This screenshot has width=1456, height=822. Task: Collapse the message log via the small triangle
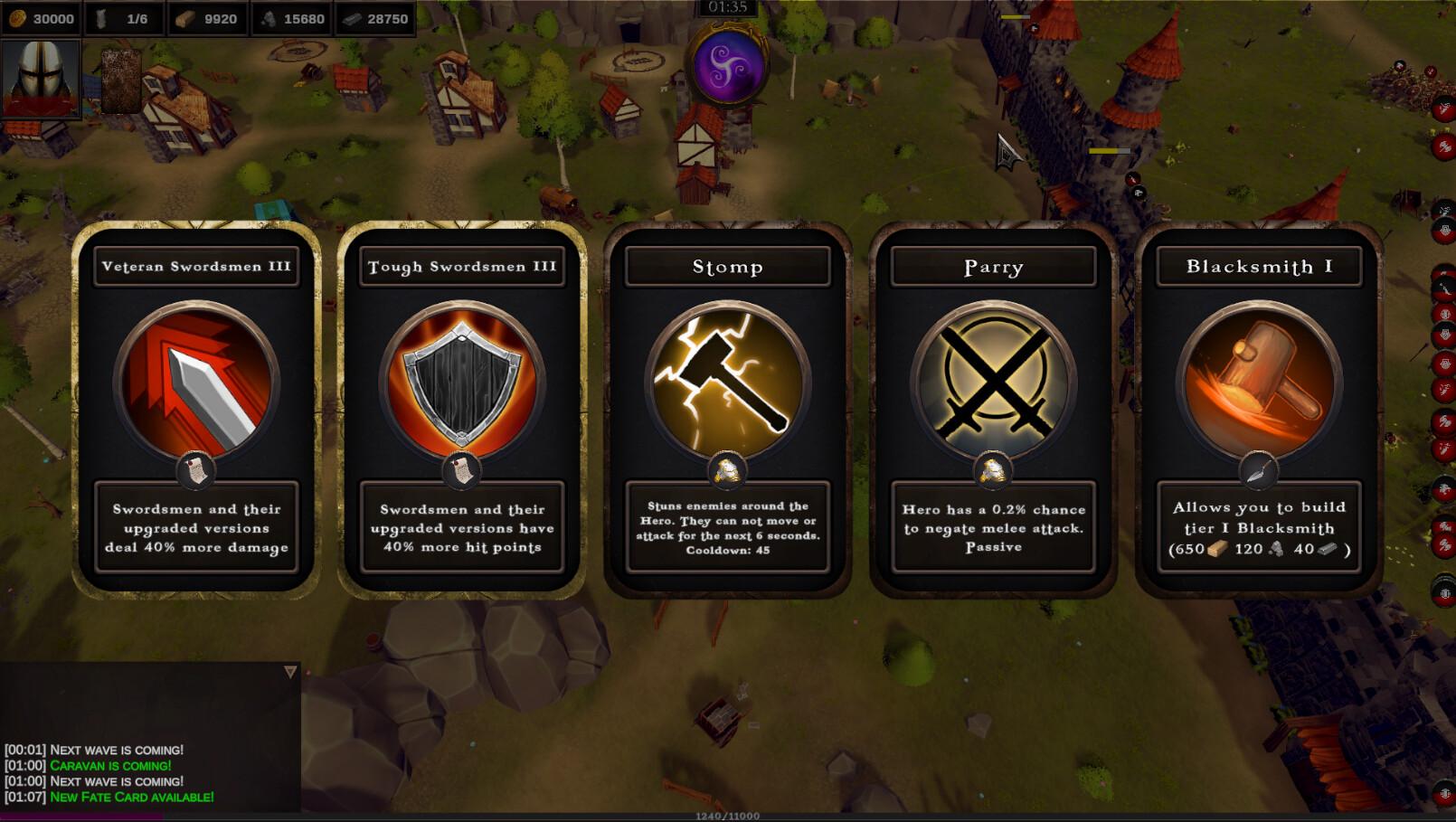point(289,671)
